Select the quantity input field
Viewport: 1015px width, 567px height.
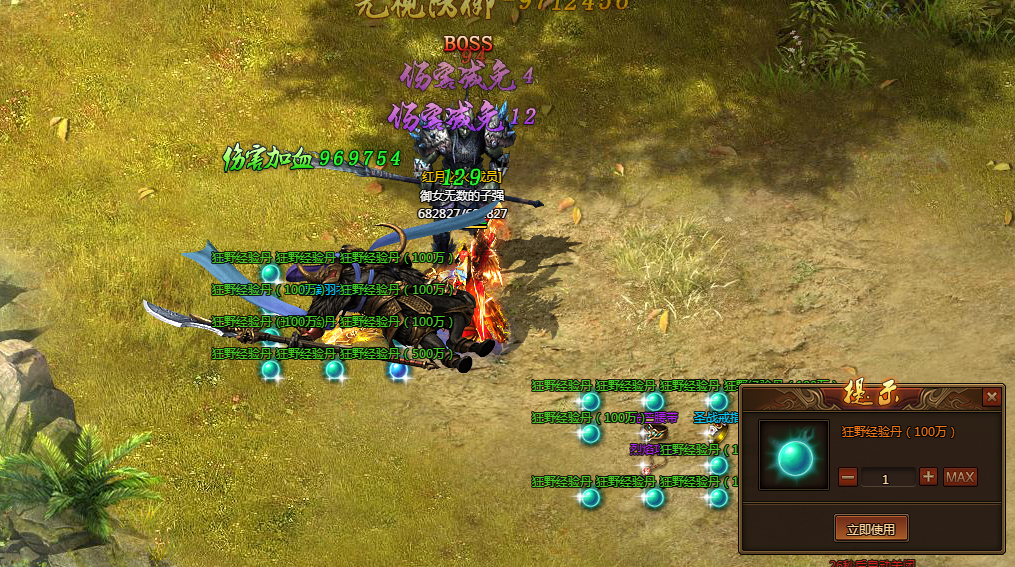(x=888, y=478)
